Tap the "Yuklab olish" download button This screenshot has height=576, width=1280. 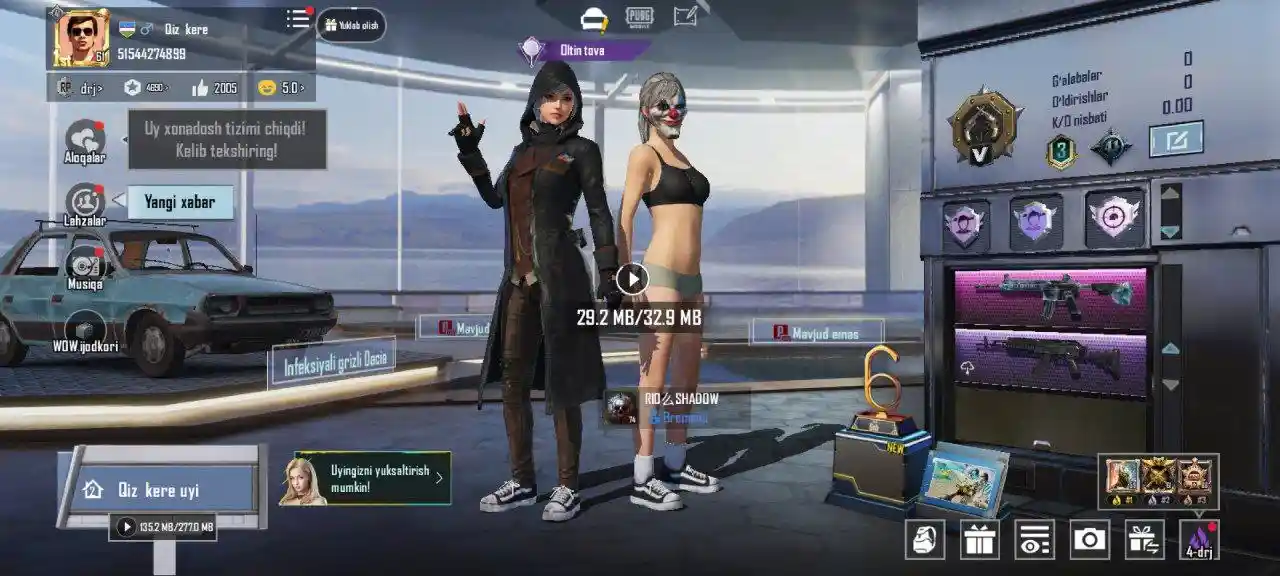pyautogui.click(x=351, y=25)
